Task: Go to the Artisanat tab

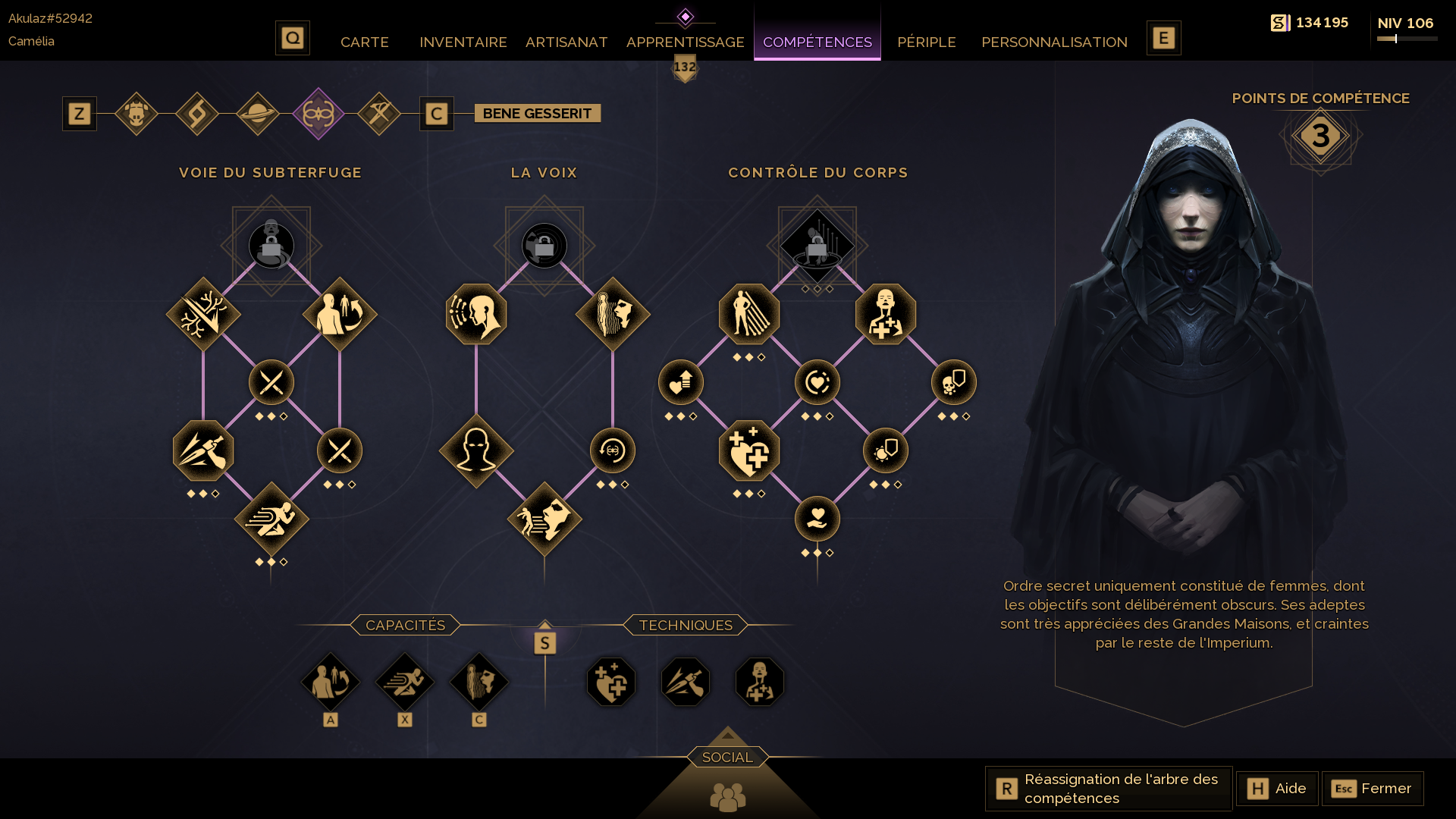Action: [x=566, y=42]
